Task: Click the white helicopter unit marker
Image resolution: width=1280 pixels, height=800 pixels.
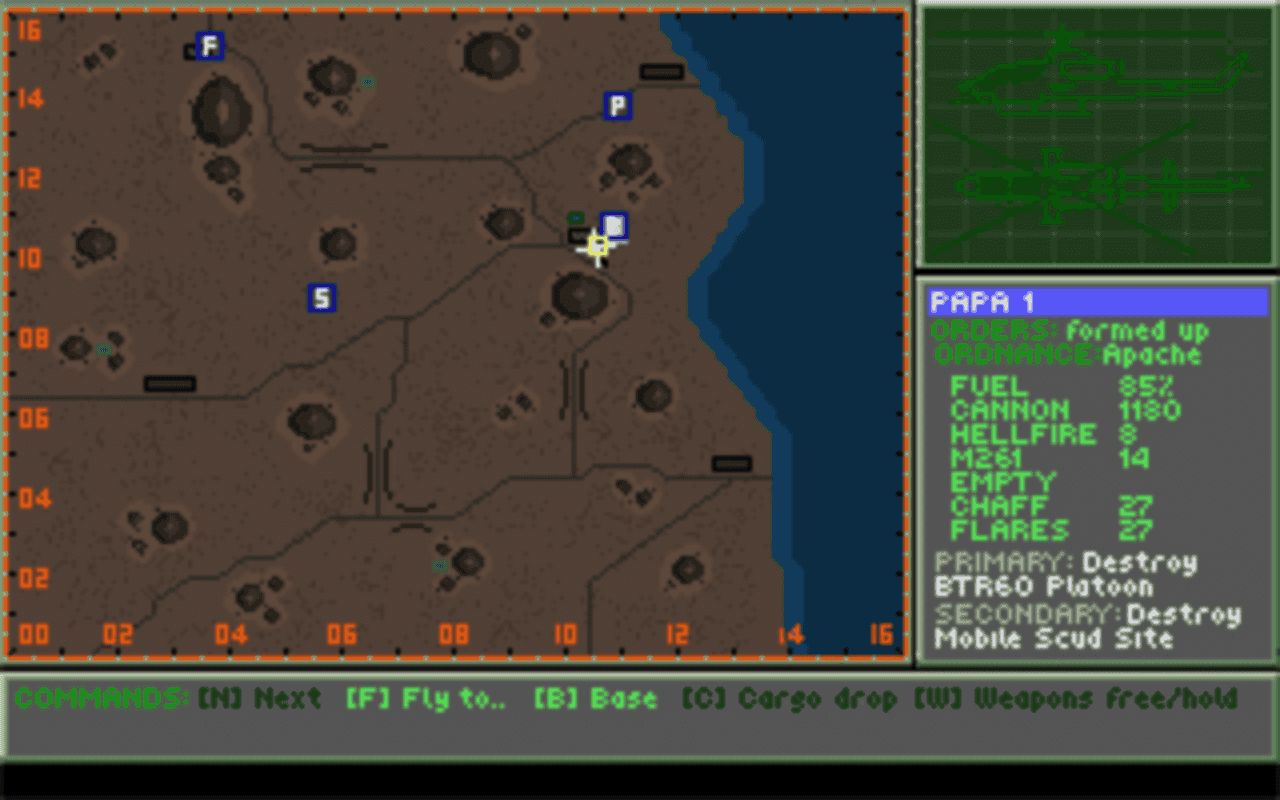Action: 613,226
